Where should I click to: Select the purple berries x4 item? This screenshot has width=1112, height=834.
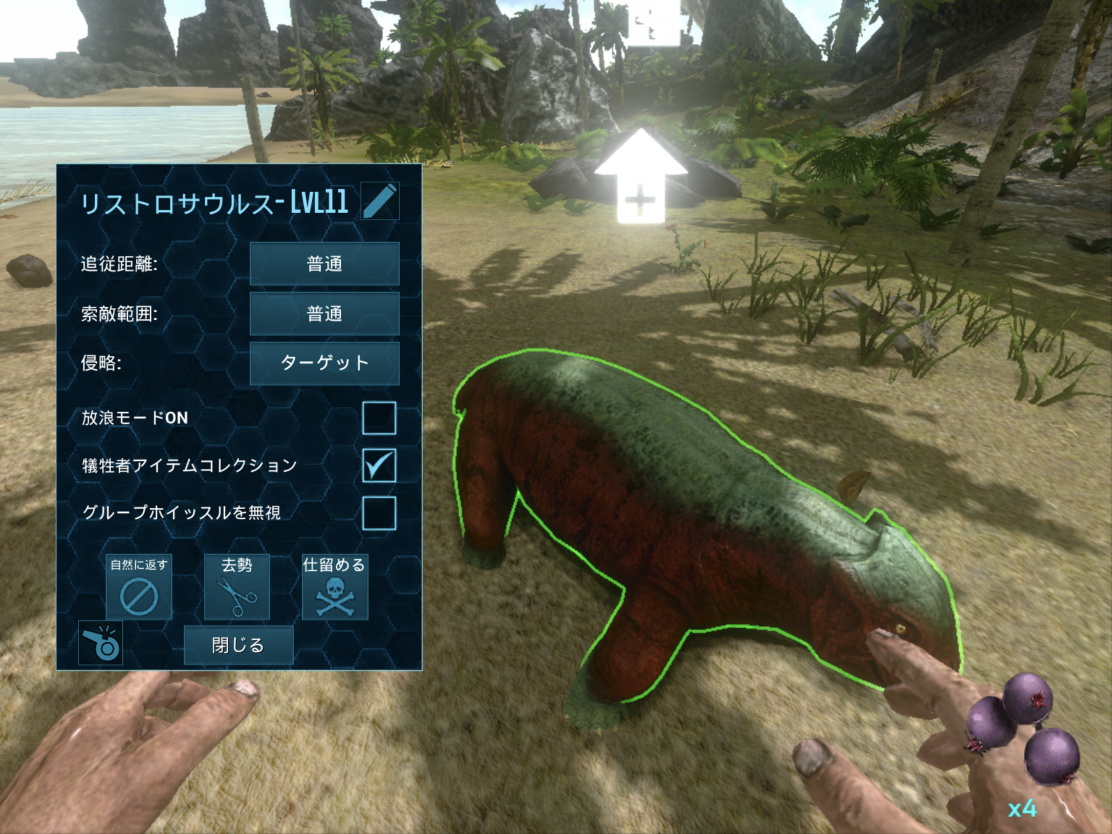pos(1021,730)
